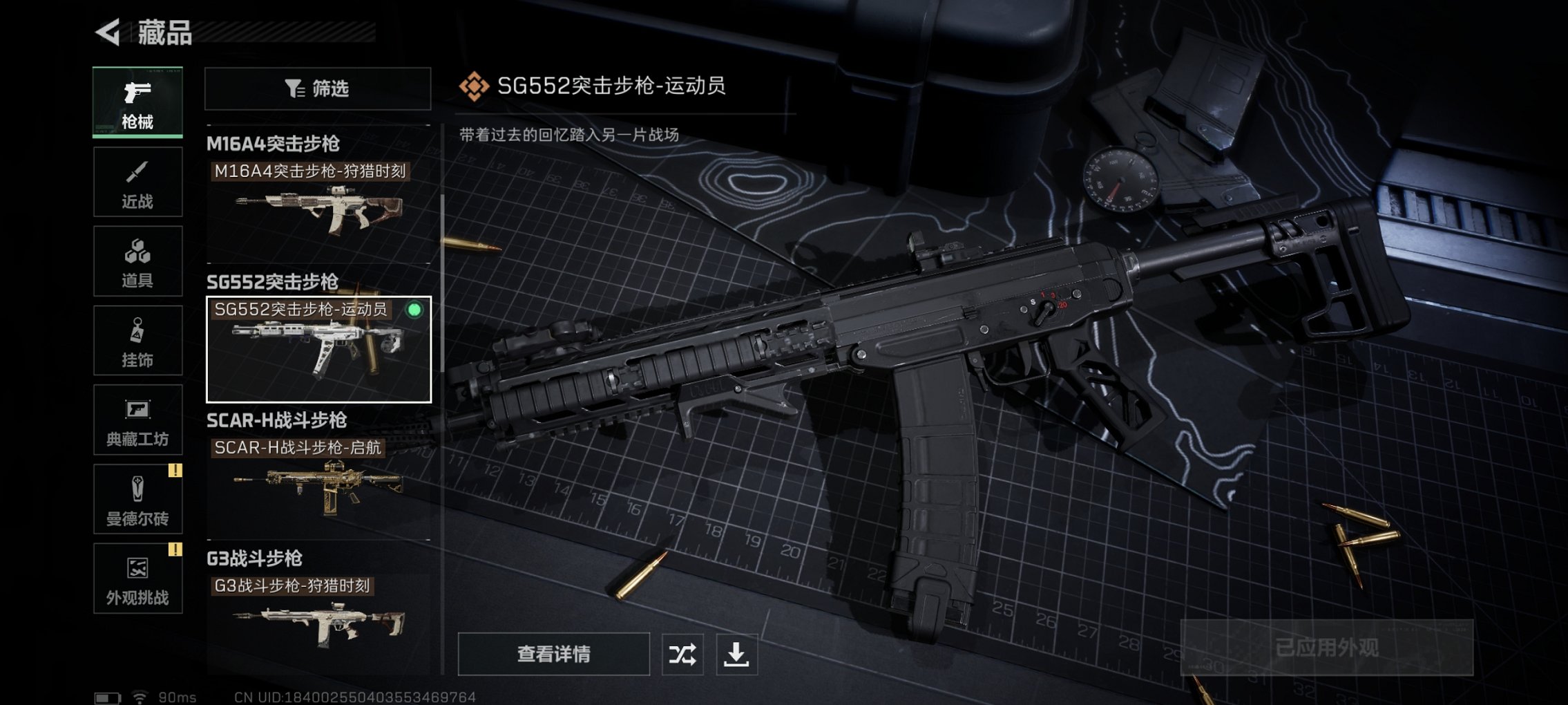Open the 道具 items category icon

pyautogui.click(x=137, y=261)
